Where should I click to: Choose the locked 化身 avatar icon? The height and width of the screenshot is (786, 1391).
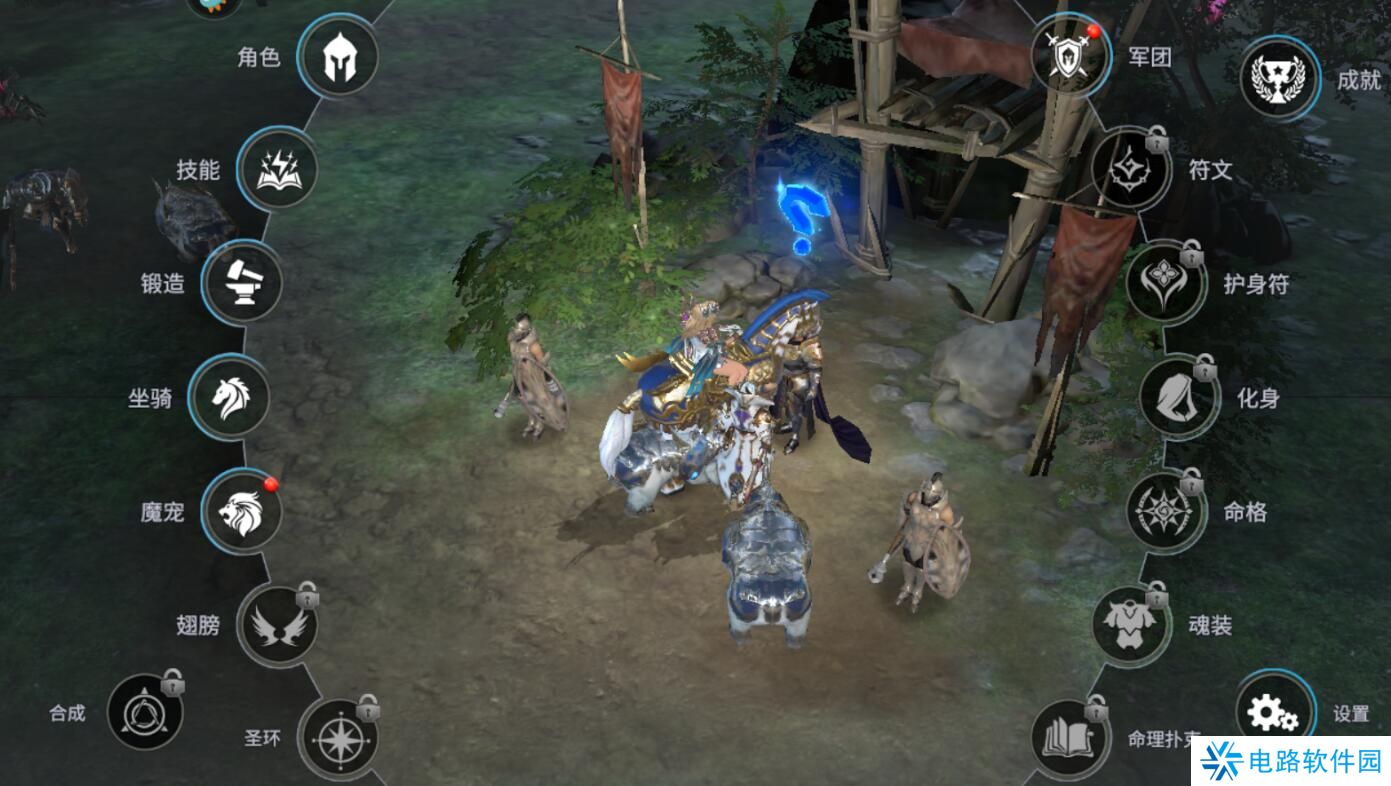tap(1179, 397)
